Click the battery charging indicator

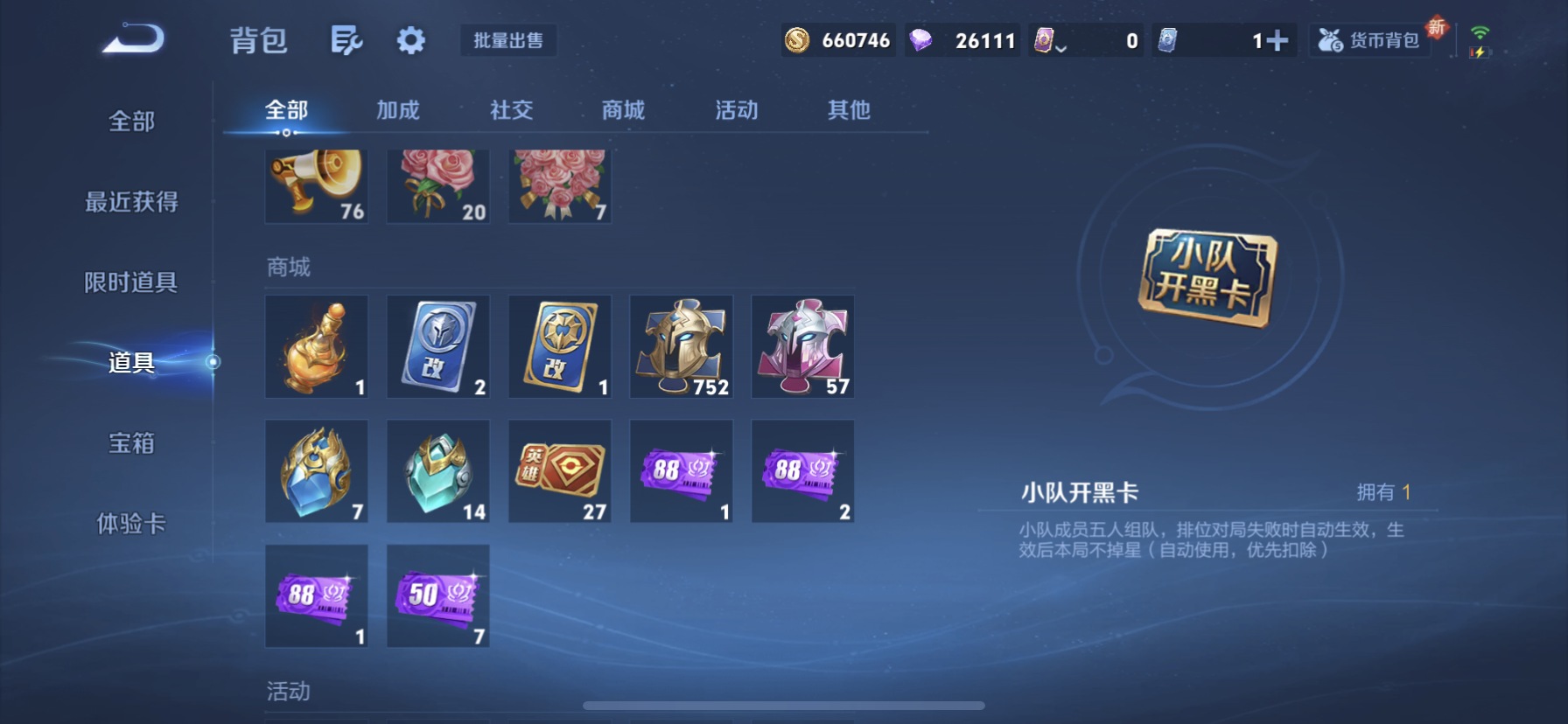(x=1479, y=54)
